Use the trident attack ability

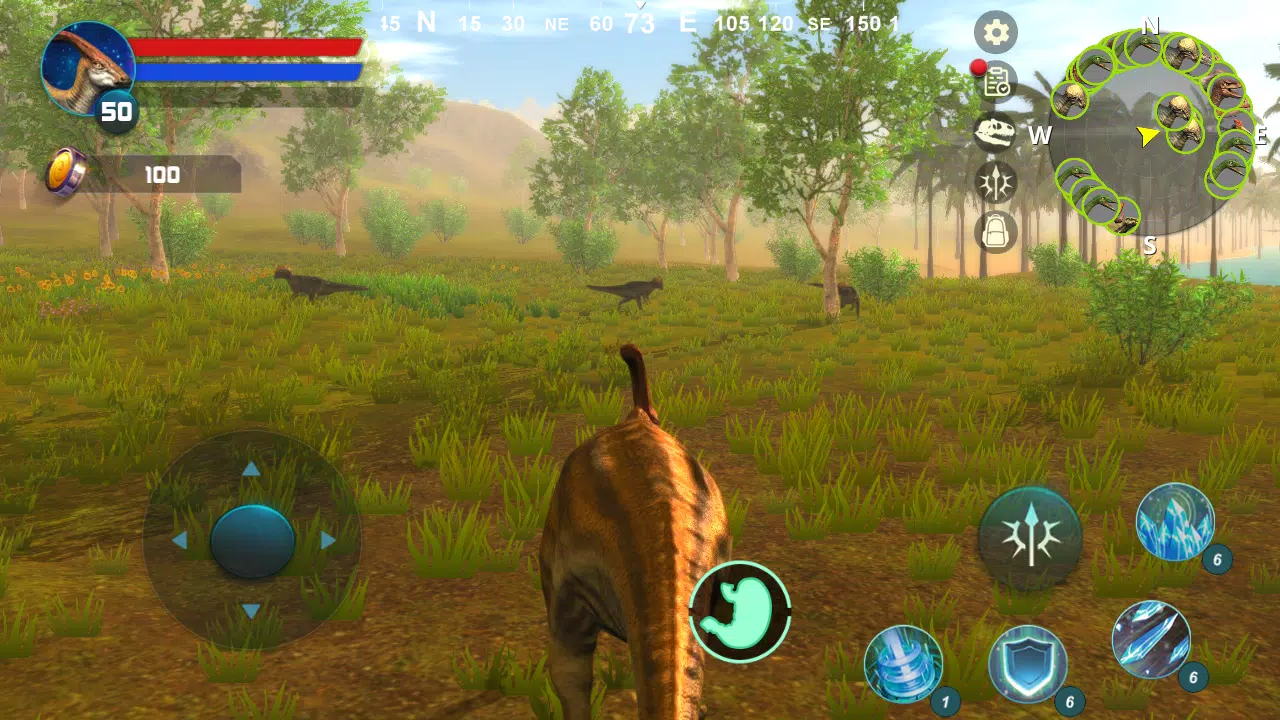pyautogui.click(x=1032, y=537)
